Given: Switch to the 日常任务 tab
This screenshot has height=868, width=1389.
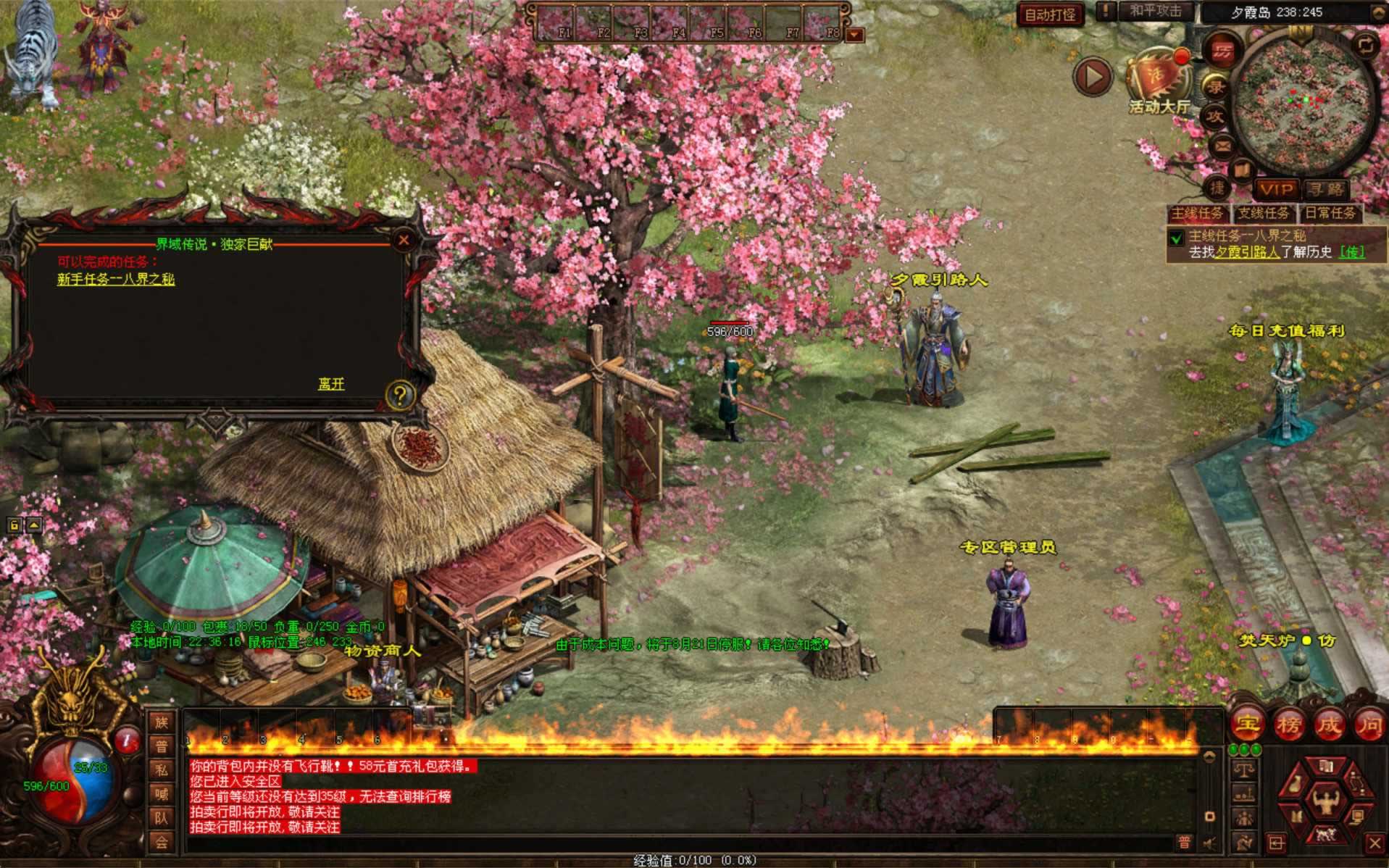Looking at the screenshot, I should click(x=1330, y=213).
